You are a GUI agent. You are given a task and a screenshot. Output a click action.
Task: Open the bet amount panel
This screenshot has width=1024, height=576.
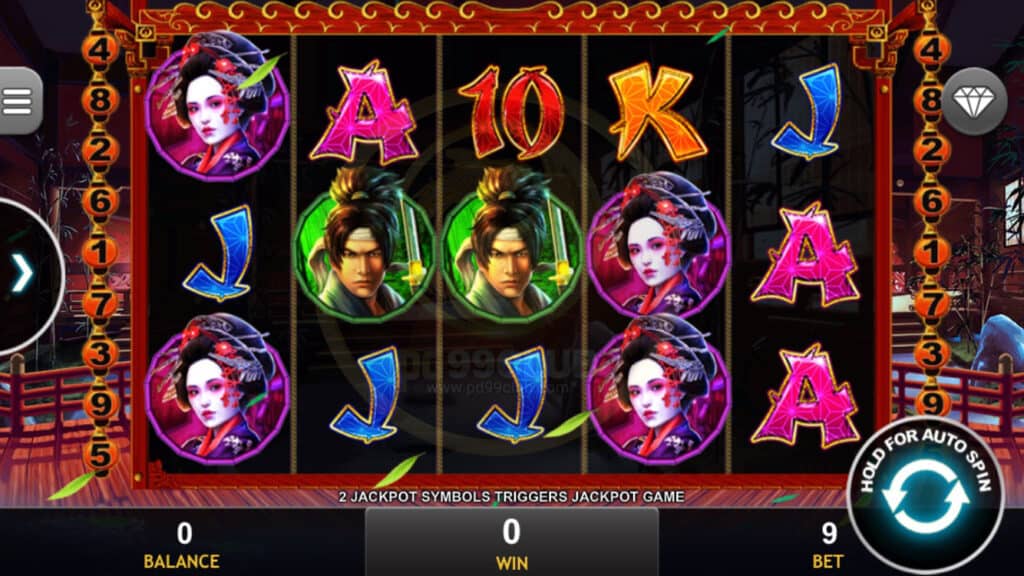[x=828, y=544]
